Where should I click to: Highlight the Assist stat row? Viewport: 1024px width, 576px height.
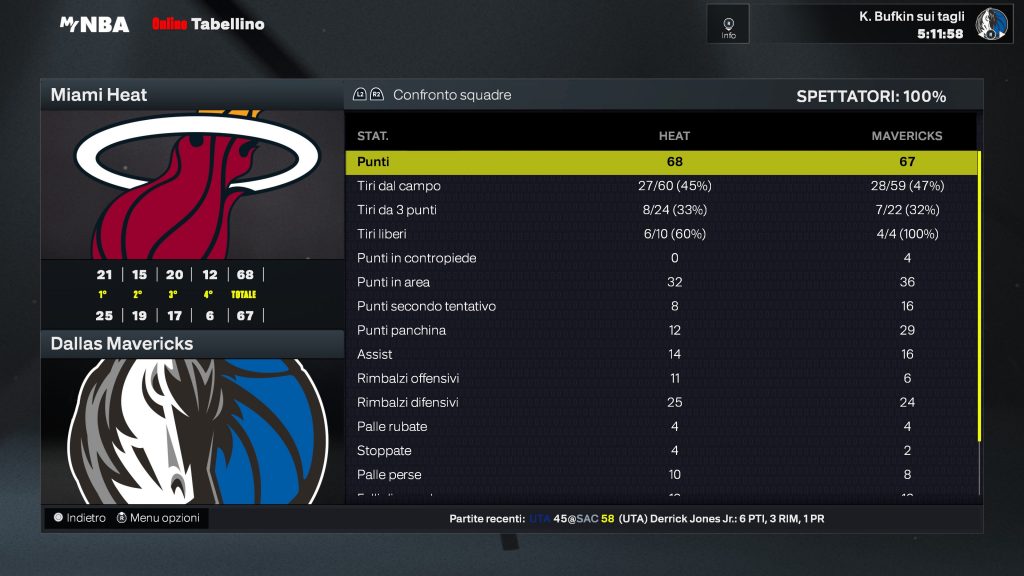coord(660,354)
